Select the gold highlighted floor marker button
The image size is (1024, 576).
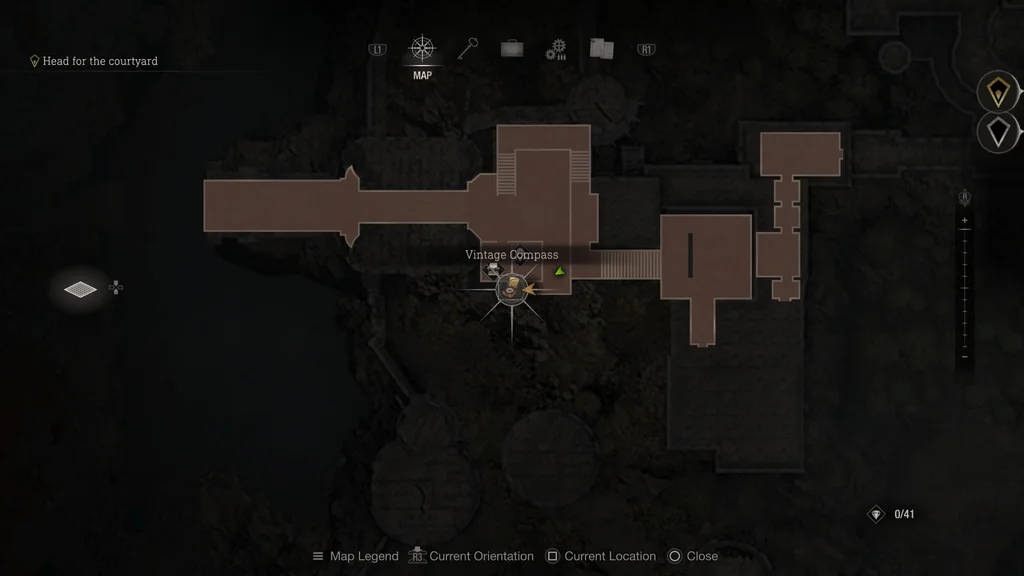pyautogui.click(x=997, y=93)
